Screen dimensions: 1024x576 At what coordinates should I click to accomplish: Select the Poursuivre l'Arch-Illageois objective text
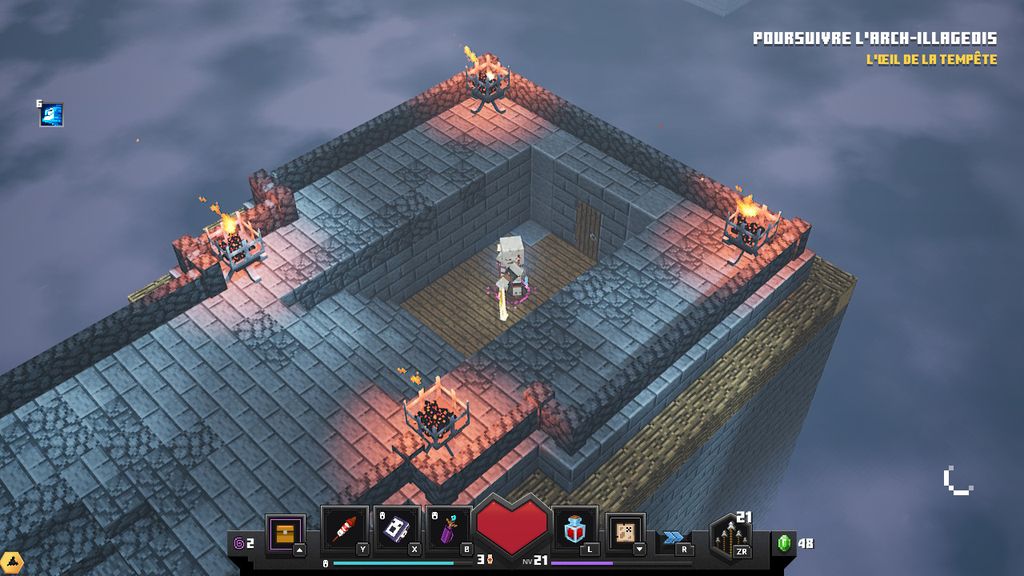tap(874, 39)
